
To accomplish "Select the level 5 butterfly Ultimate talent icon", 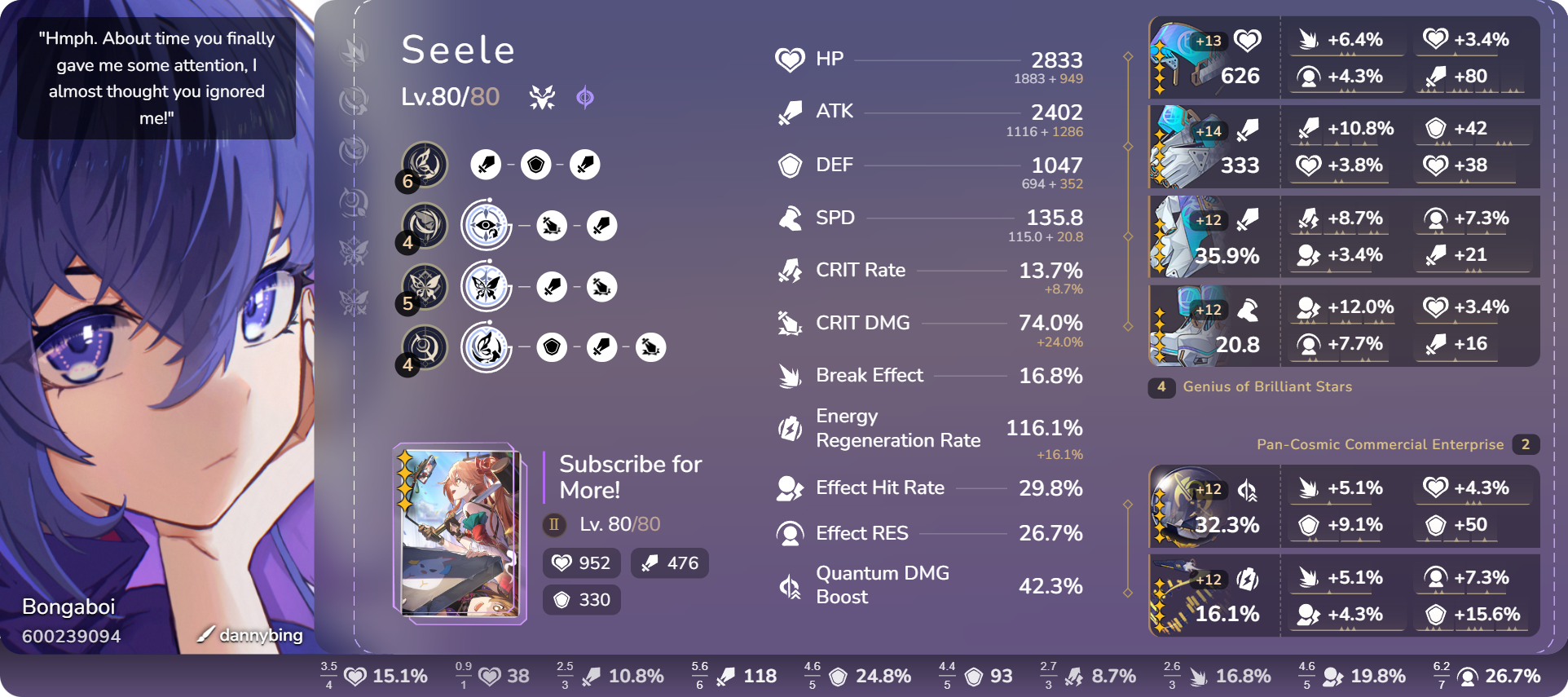I will coord(427,287).
